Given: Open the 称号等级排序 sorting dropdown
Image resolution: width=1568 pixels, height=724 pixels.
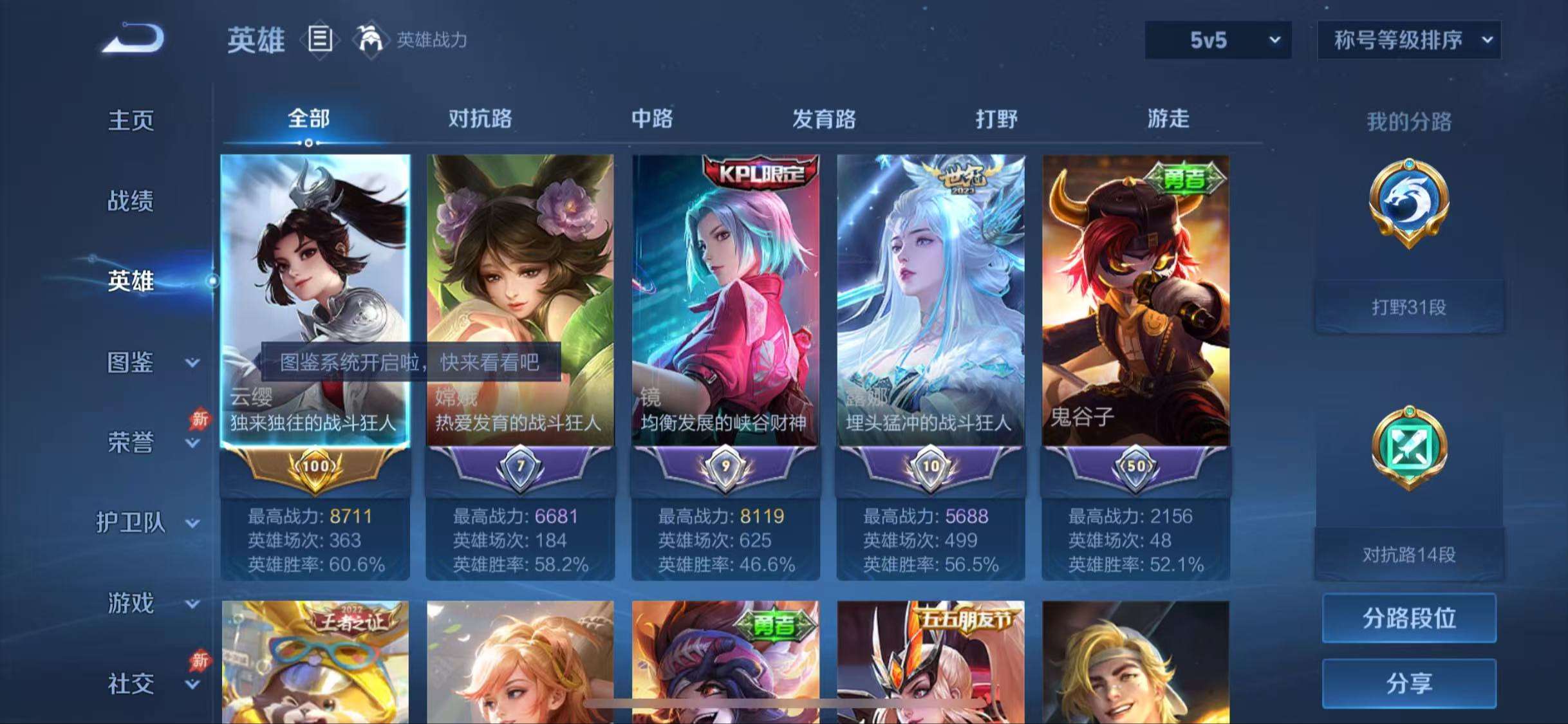Looking at the screenshot, I should point(1410,40).
